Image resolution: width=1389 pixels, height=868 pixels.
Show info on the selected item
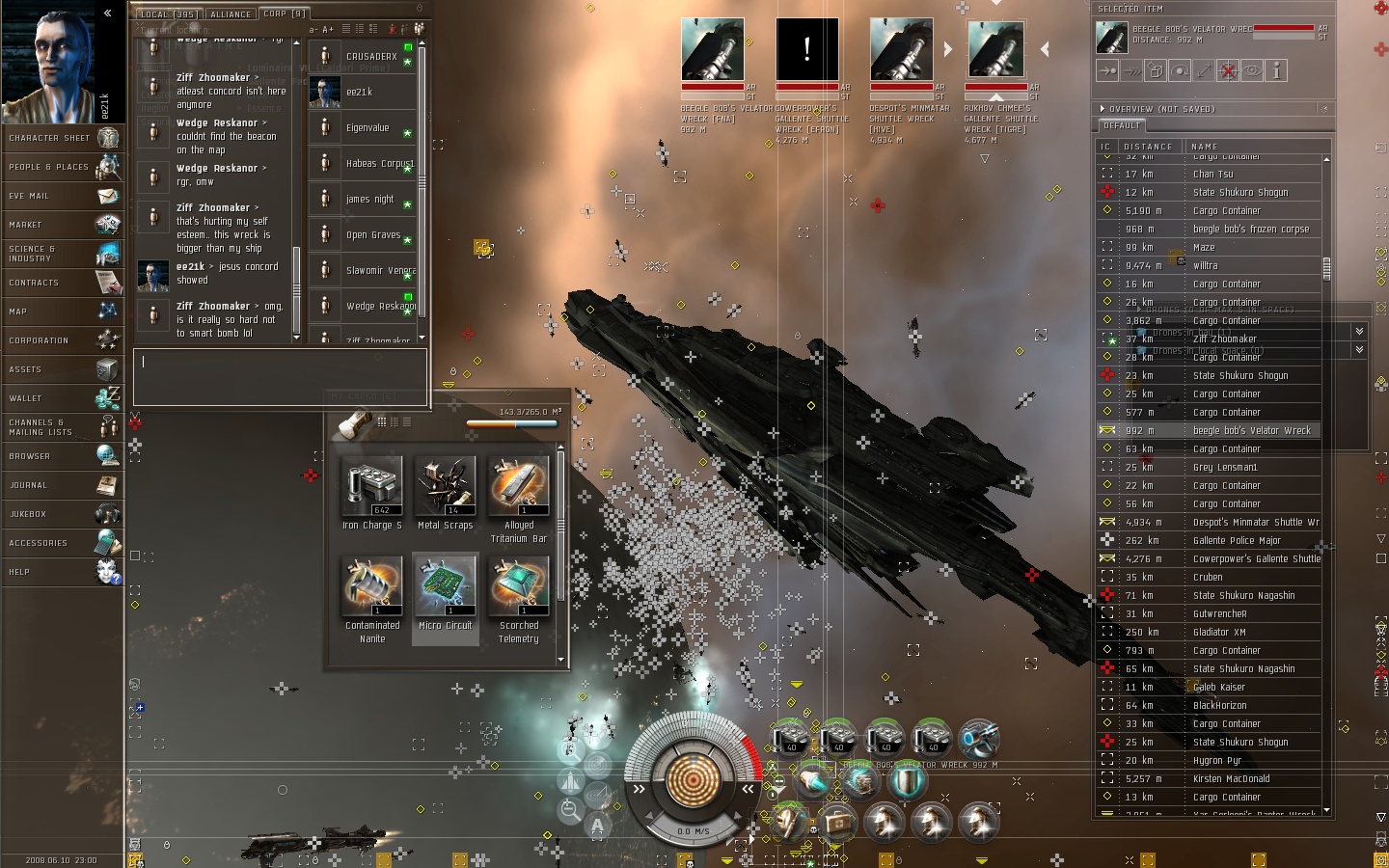1276,70
